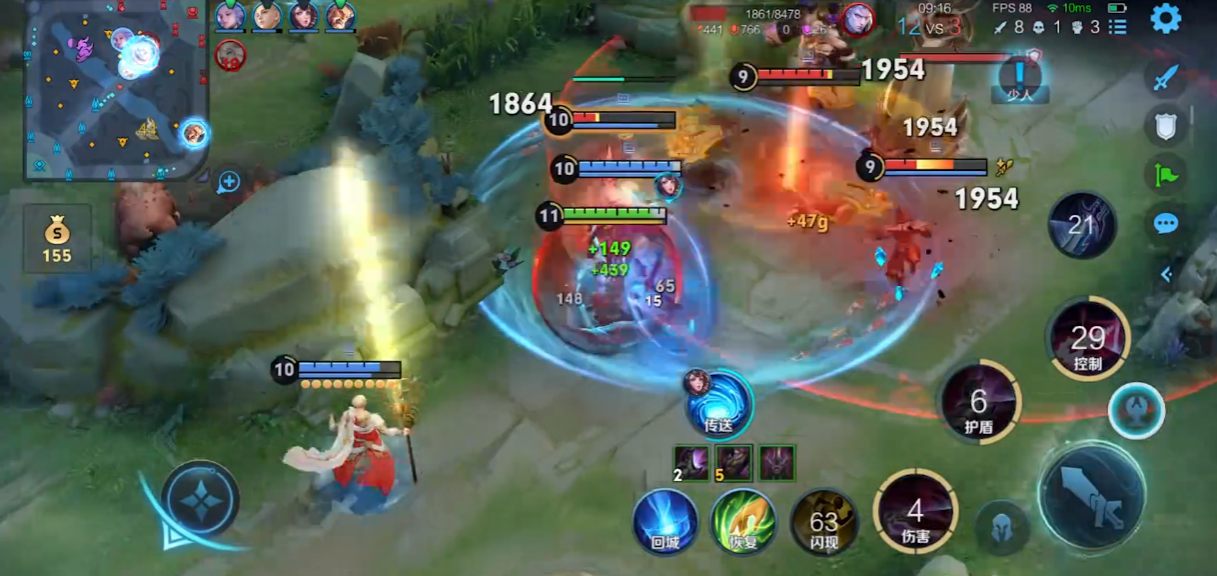This screenshot has width=1217, height=576.
Task: Open the chat bubble quick messages
Action: 1166,223
